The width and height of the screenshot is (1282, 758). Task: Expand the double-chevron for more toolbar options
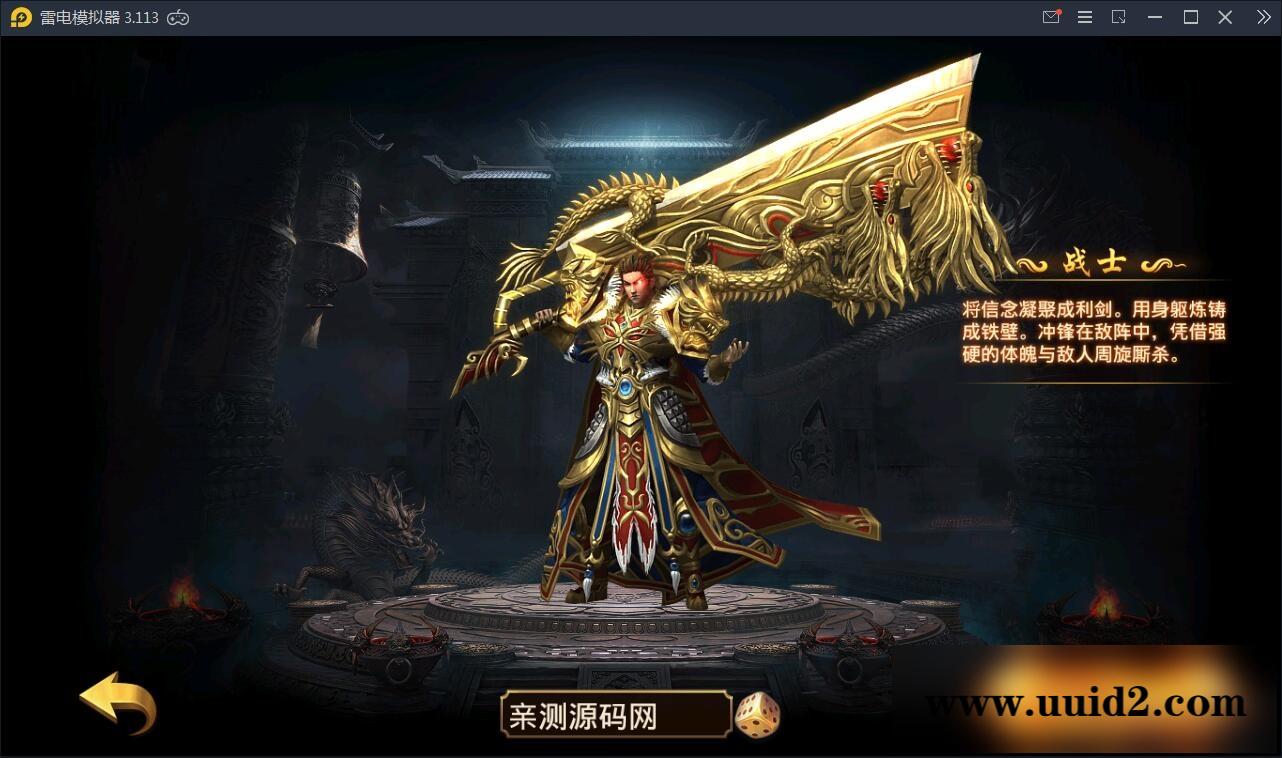pos(1262,17)
